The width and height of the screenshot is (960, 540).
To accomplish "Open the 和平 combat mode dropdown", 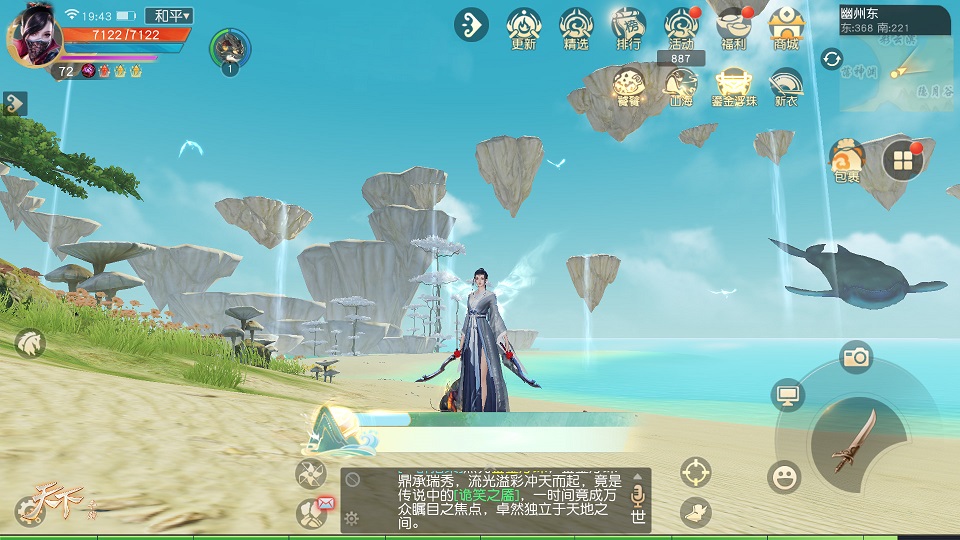I will pyautogui.click(x=169, y=15).
